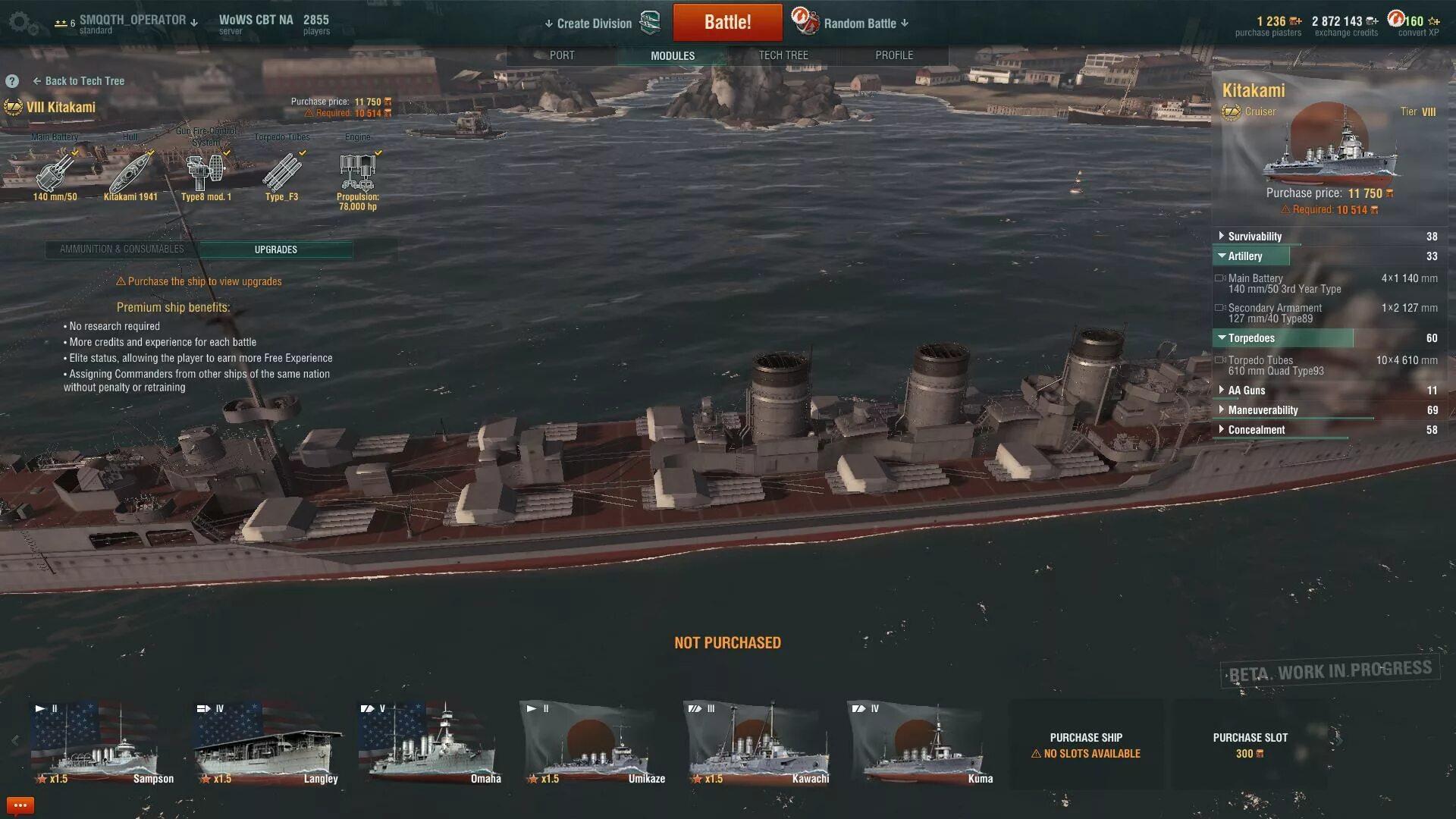The image size is (1456, 819).
Task: Open the Tech Tree tab
Action: (x=783, y=55)
